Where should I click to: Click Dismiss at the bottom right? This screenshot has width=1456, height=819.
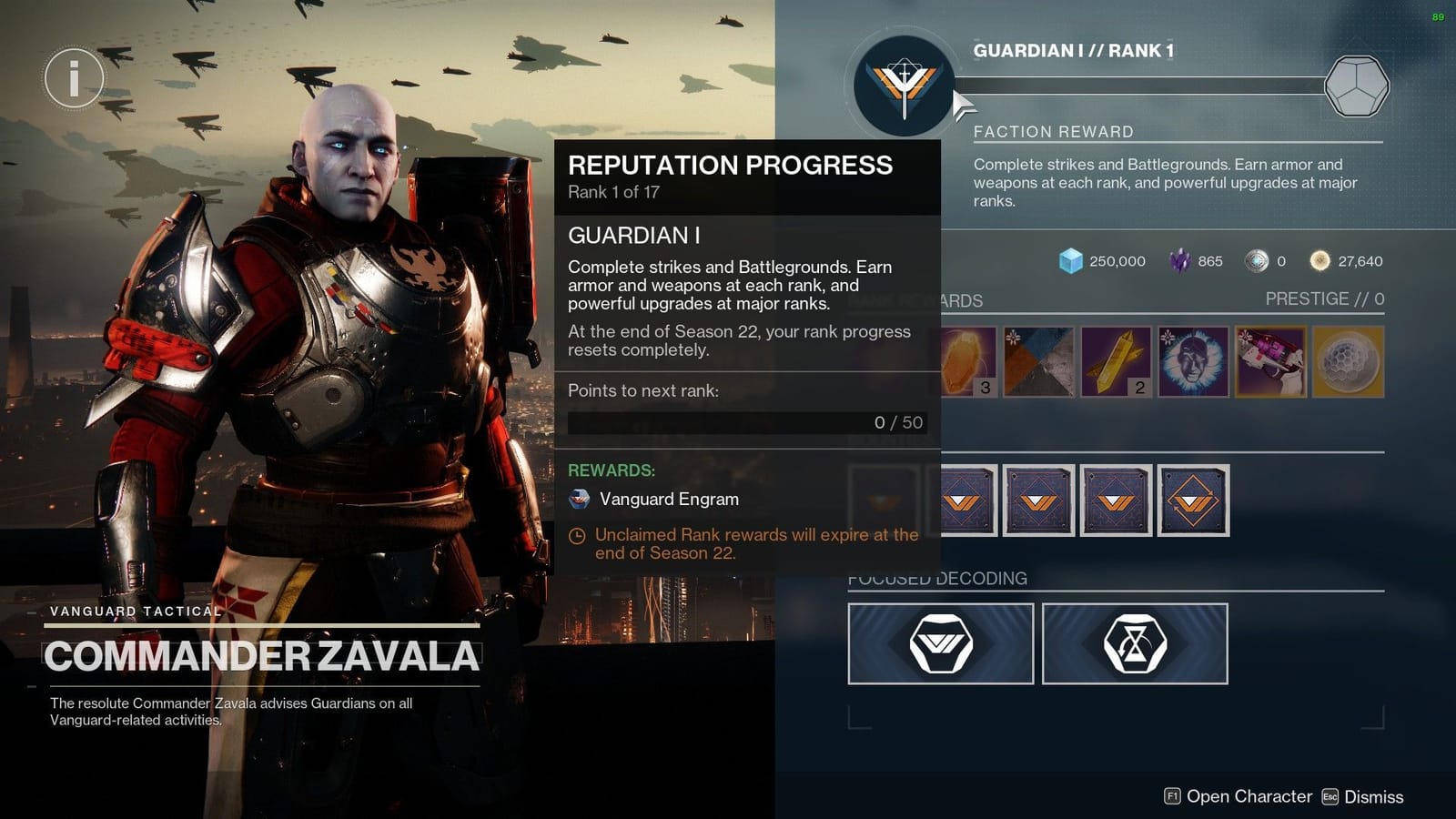coord(1374,796)
